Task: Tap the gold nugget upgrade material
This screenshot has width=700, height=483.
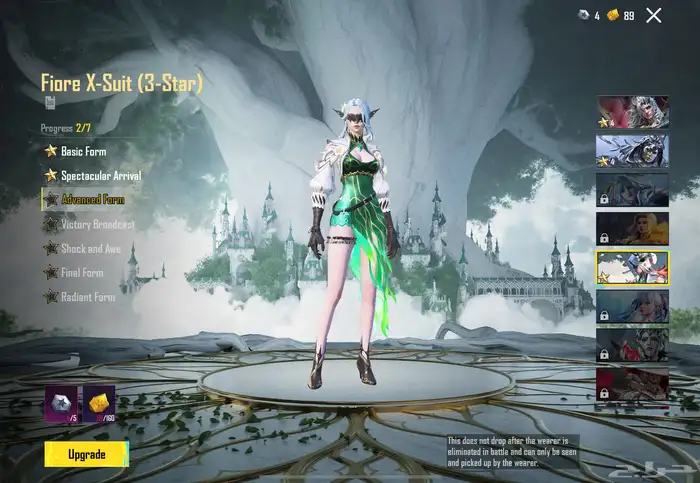Action: click(99, 403)
